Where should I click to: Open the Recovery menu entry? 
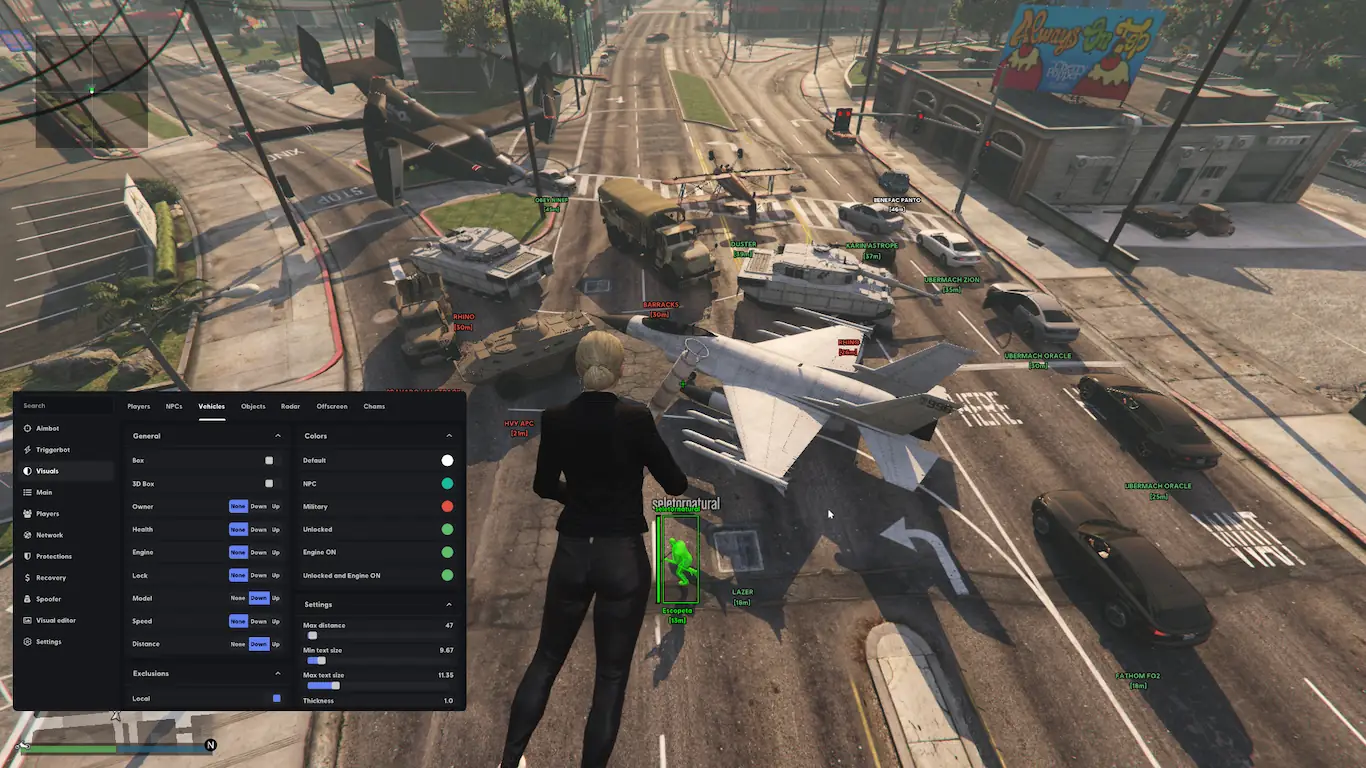point(50,578)
